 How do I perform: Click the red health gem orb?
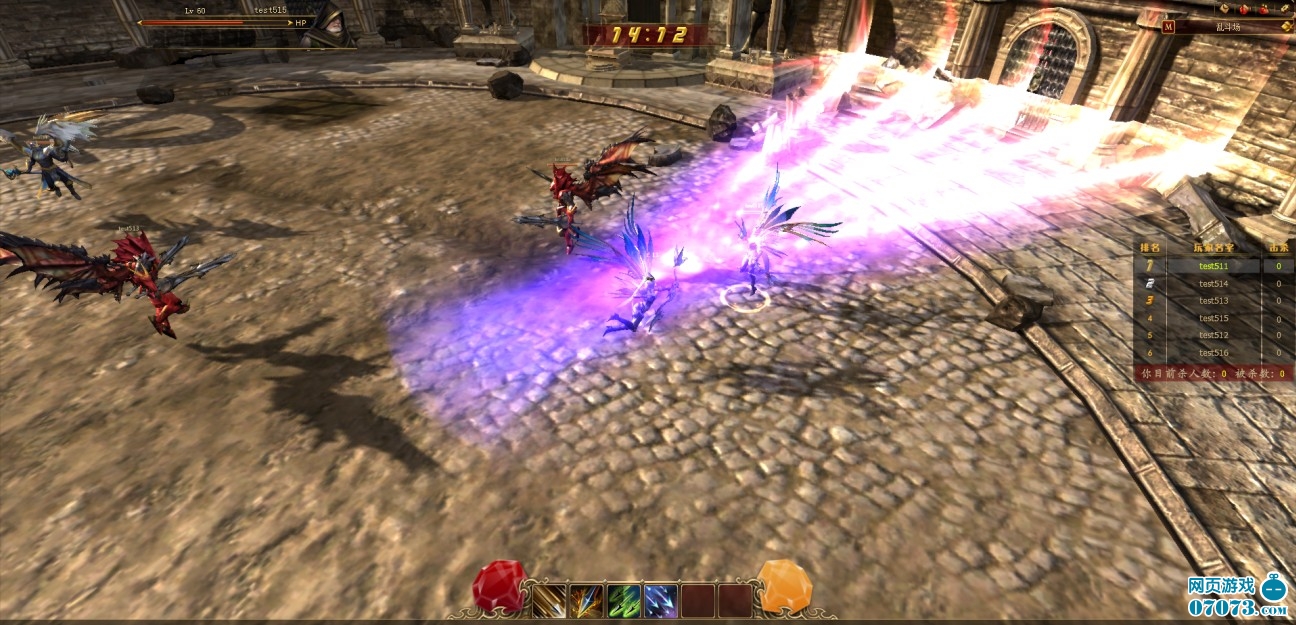[497, 585]
